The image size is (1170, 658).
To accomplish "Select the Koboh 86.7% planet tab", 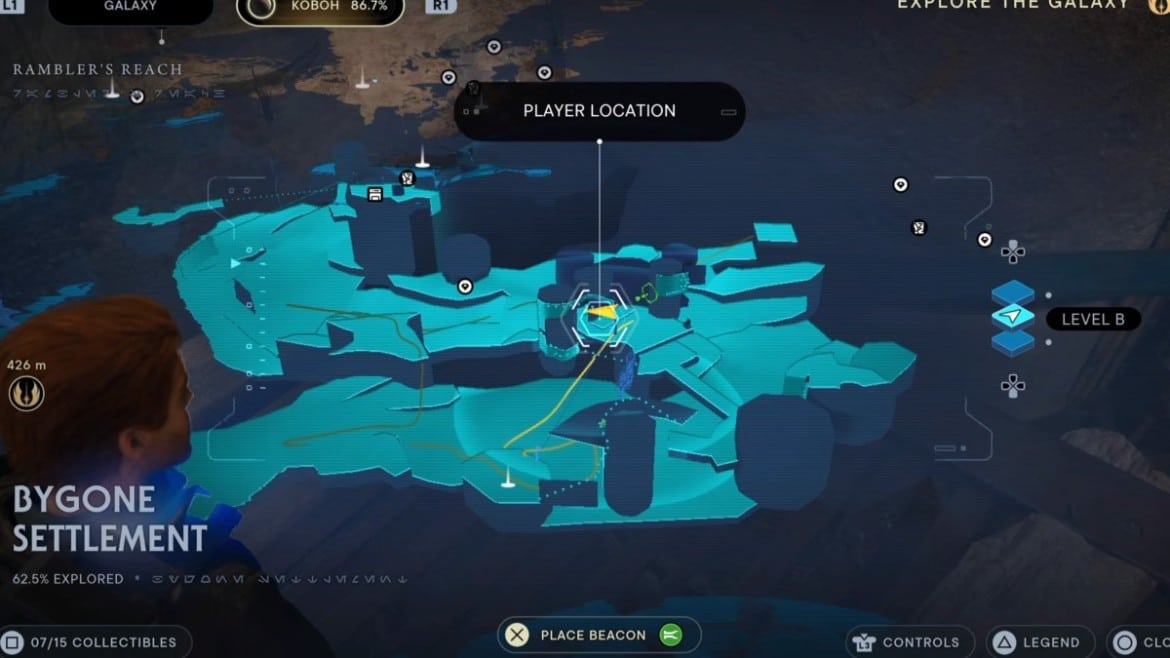I will 320,8.
